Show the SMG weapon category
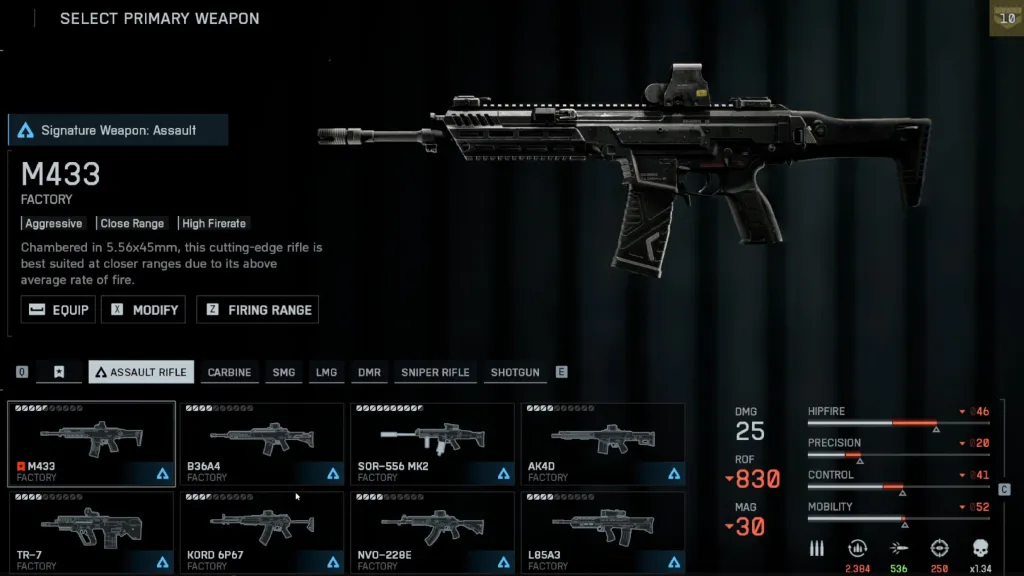 (284, 372)
